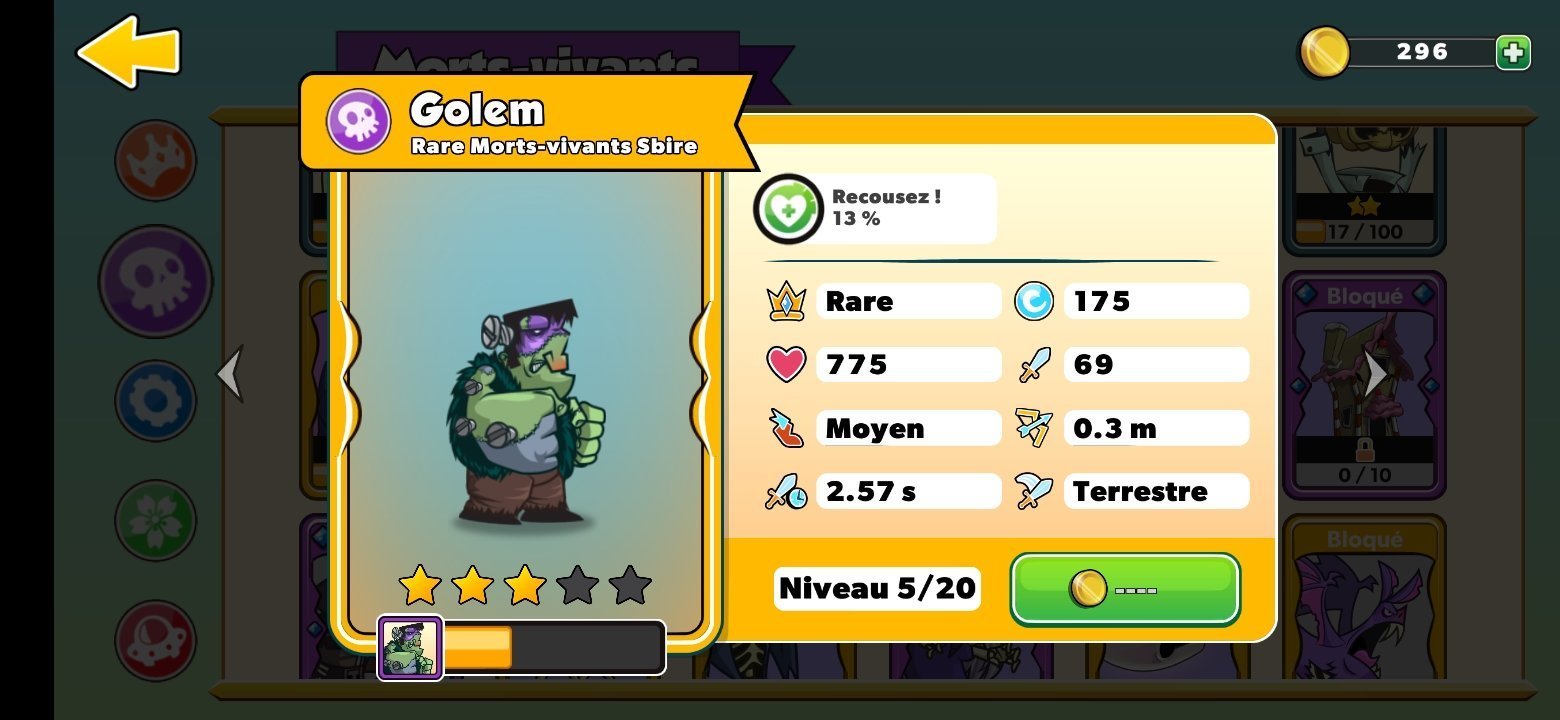Switch to the blue gear faction tab
Viewport: 1560px width, 720px height.
pos(155,401)
